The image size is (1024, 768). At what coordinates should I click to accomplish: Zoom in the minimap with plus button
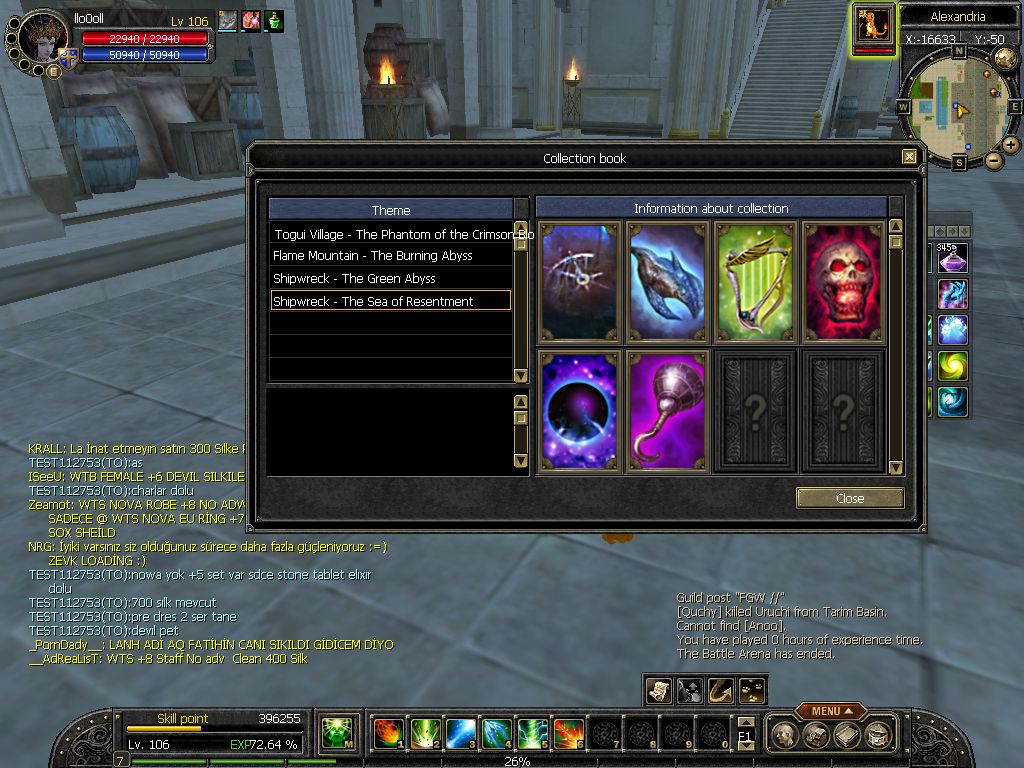1011,145
